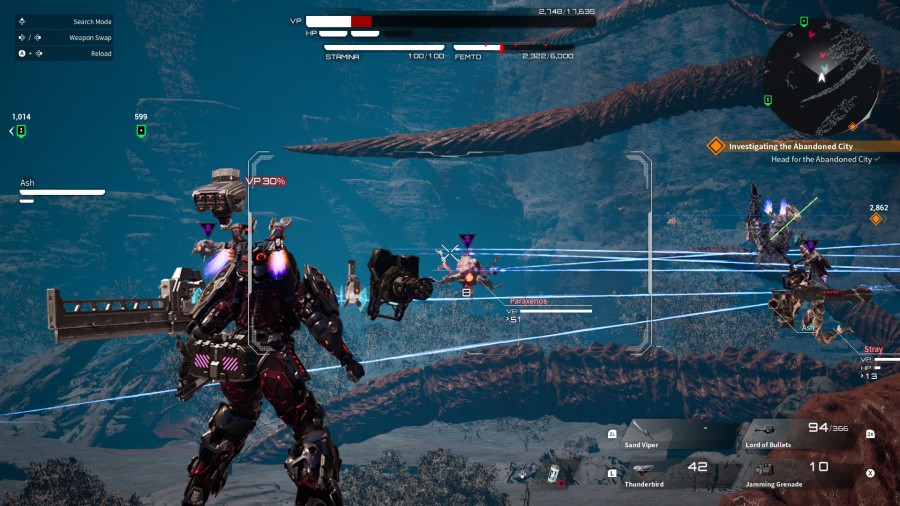Click the green ally marker labeled 599
The width and height of the screenshot is (900, 506).
(141, 131)
